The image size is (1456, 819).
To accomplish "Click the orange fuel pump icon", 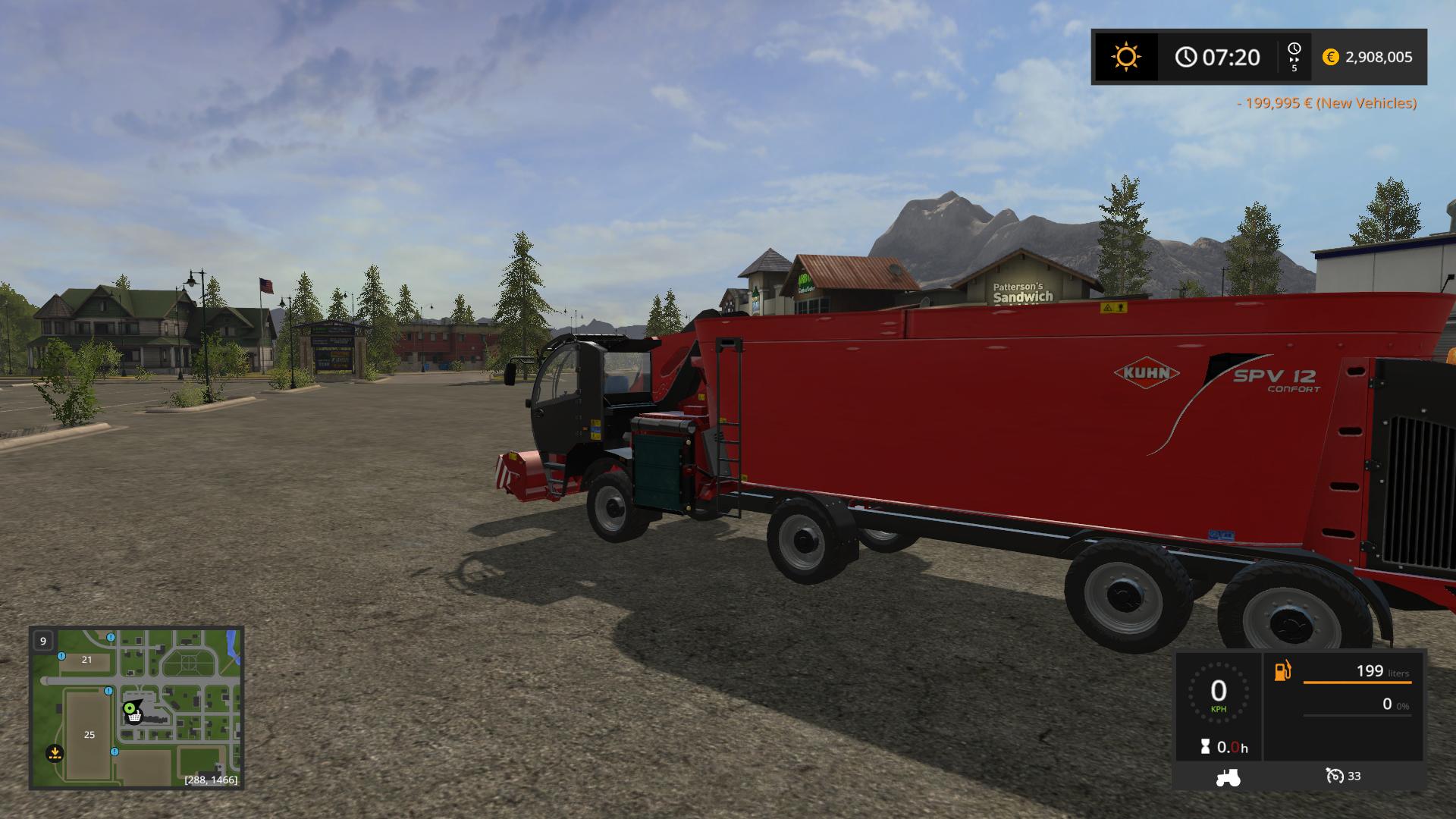I will (1282, 671).
